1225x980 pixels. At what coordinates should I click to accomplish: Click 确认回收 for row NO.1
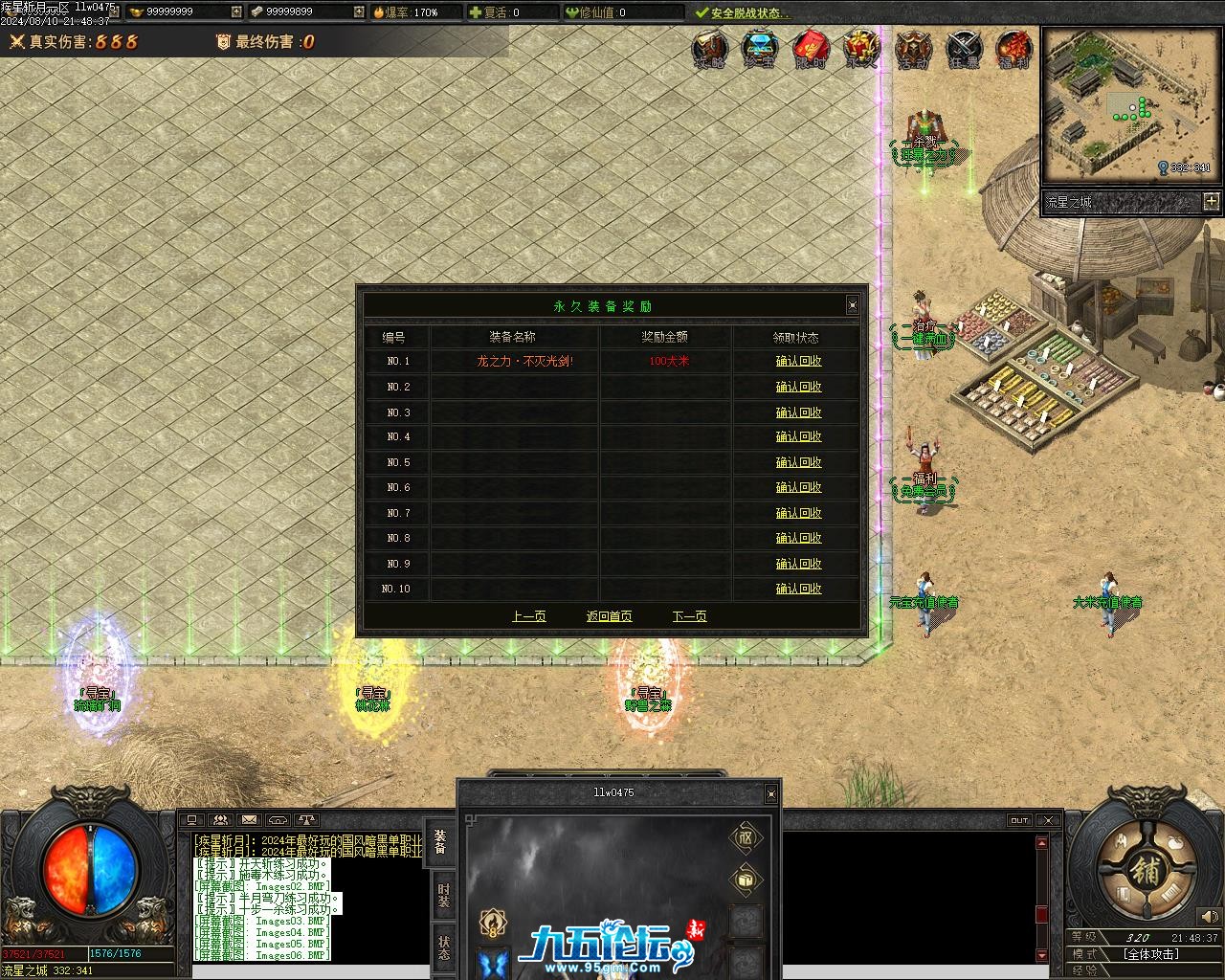[798, 362]
